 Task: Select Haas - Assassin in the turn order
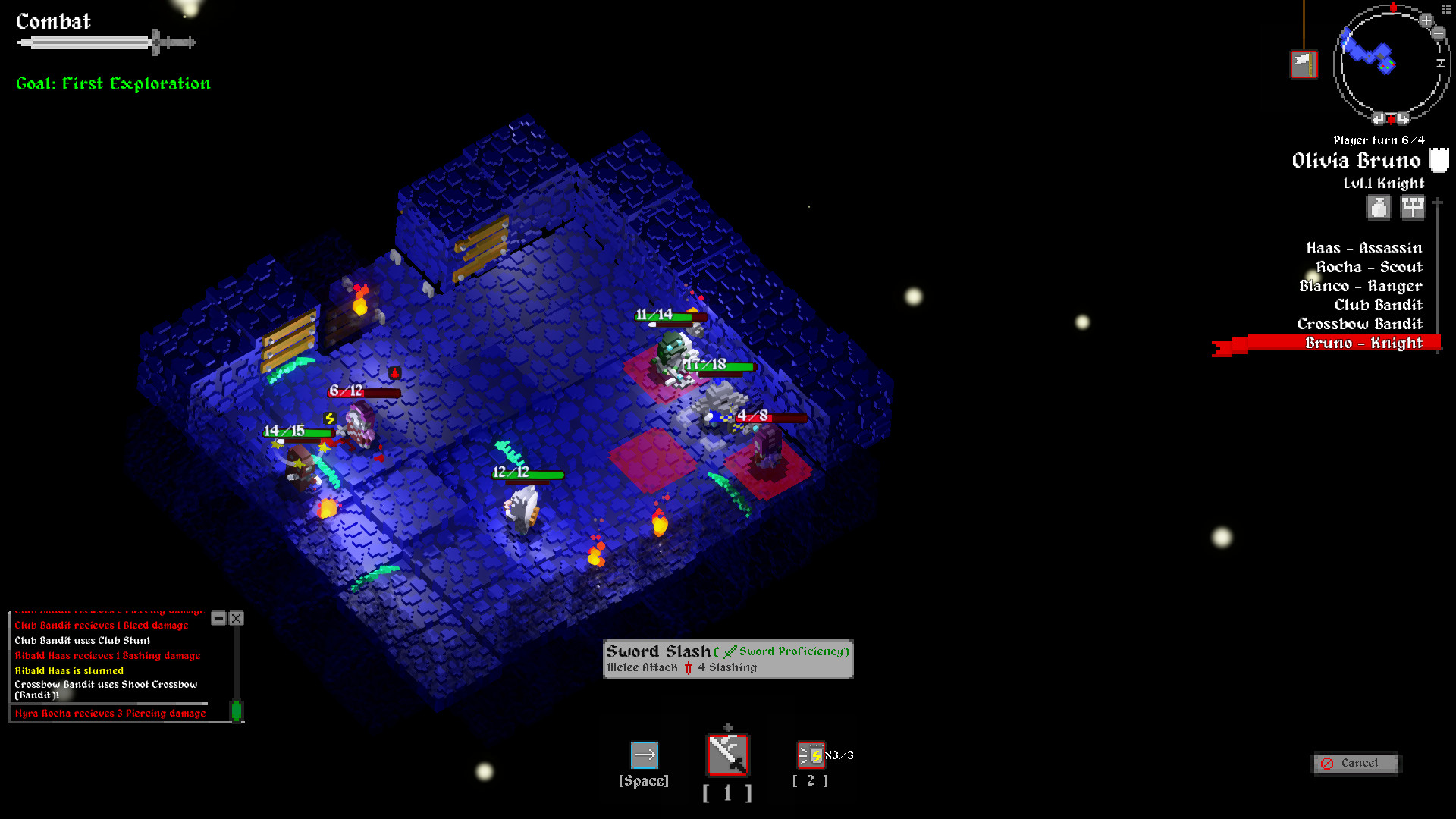tap(1362, 248)
